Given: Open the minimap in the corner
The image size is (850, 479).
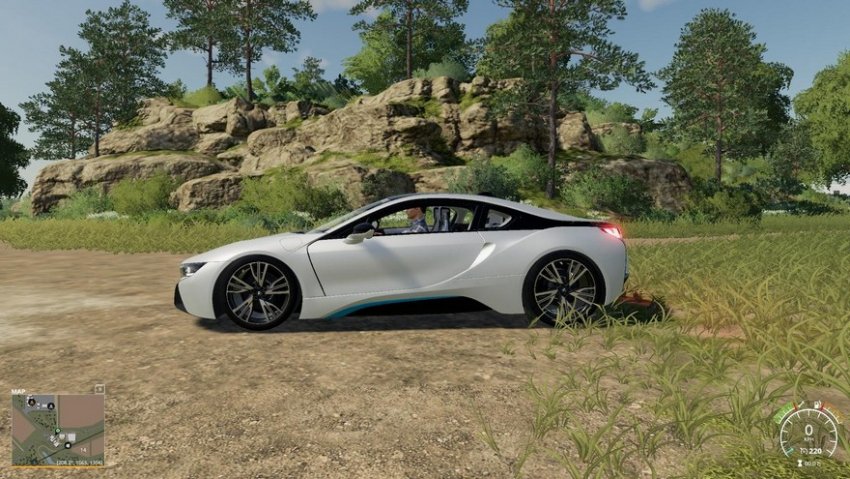Looking at the screenshot, I should 58,426.
